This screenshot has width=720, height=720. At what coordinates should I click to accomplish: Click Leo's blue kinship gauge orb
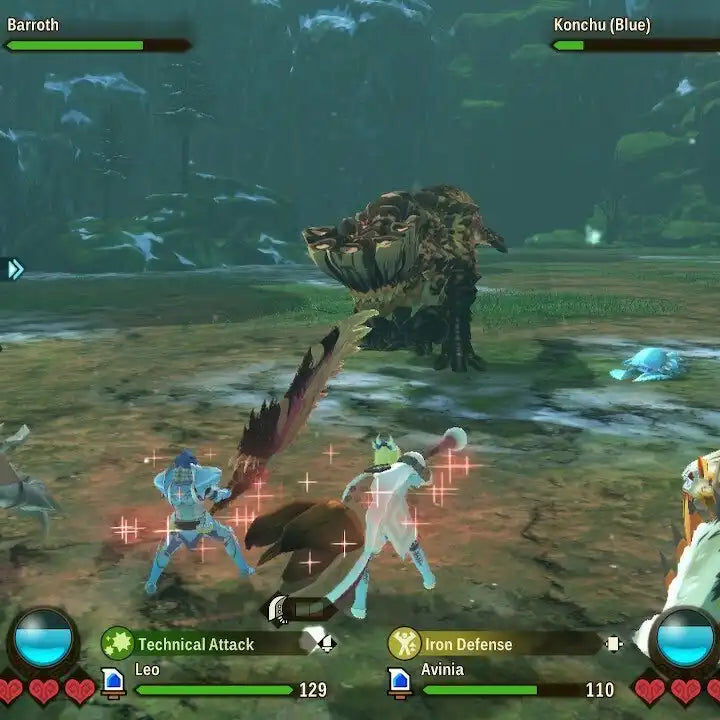click(44, 638)
